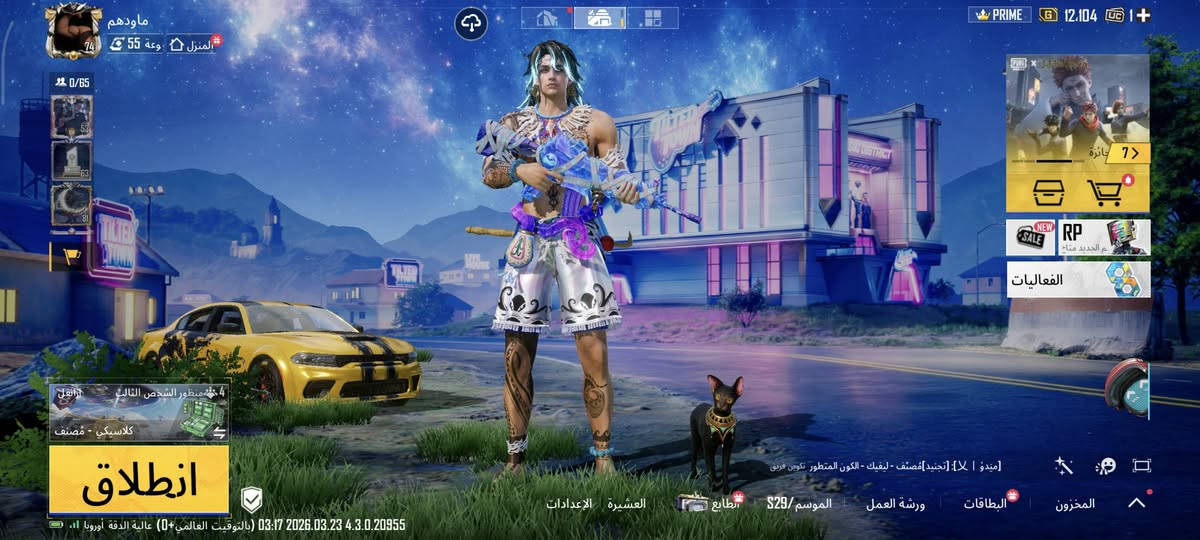Screen dimensions: 1200x540
Task: Tap the yellow انطلاق start button
Action: (x=139, y=481)
